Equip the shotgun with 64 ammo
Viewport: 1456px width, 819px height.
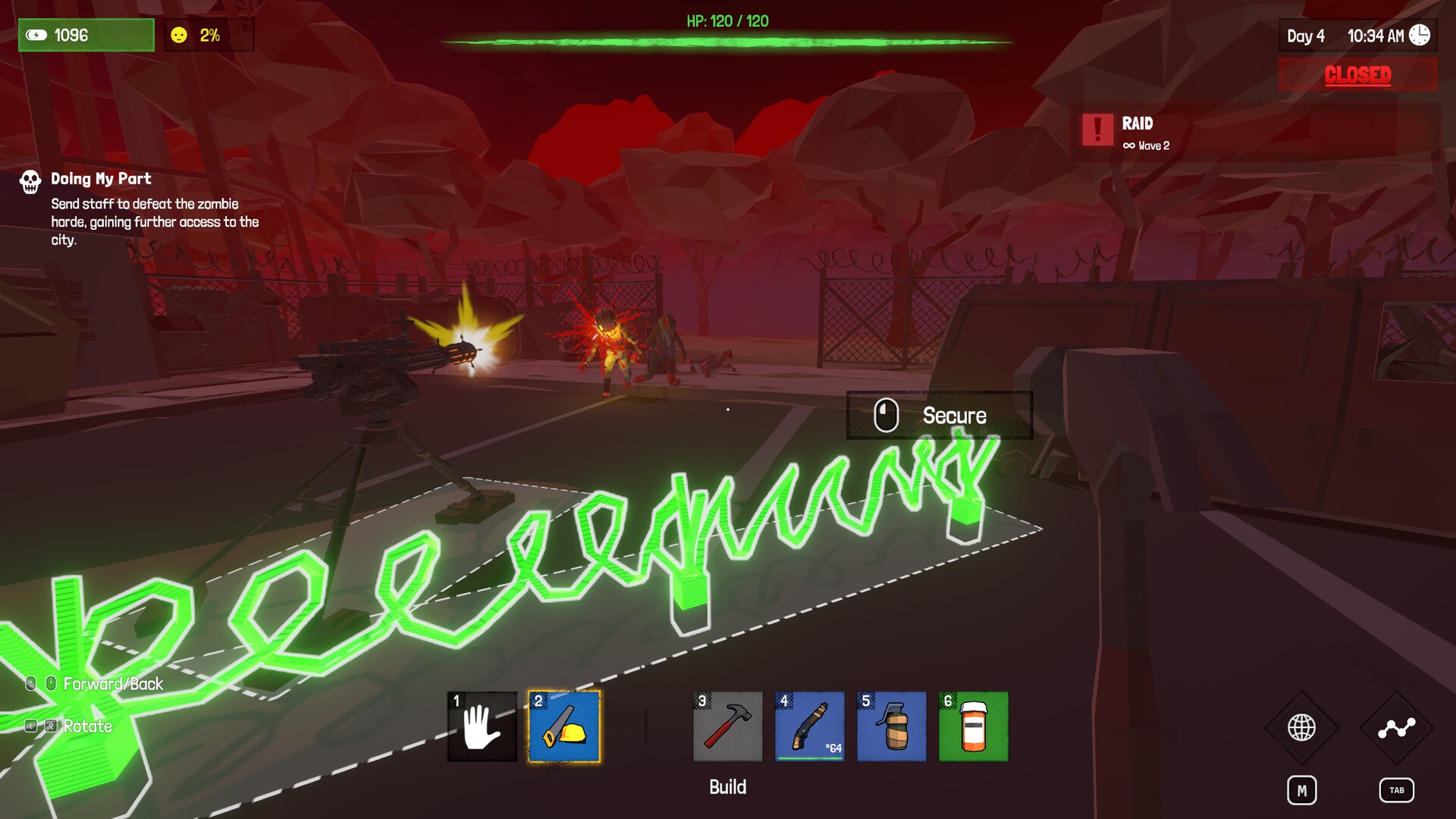(810, 726)
